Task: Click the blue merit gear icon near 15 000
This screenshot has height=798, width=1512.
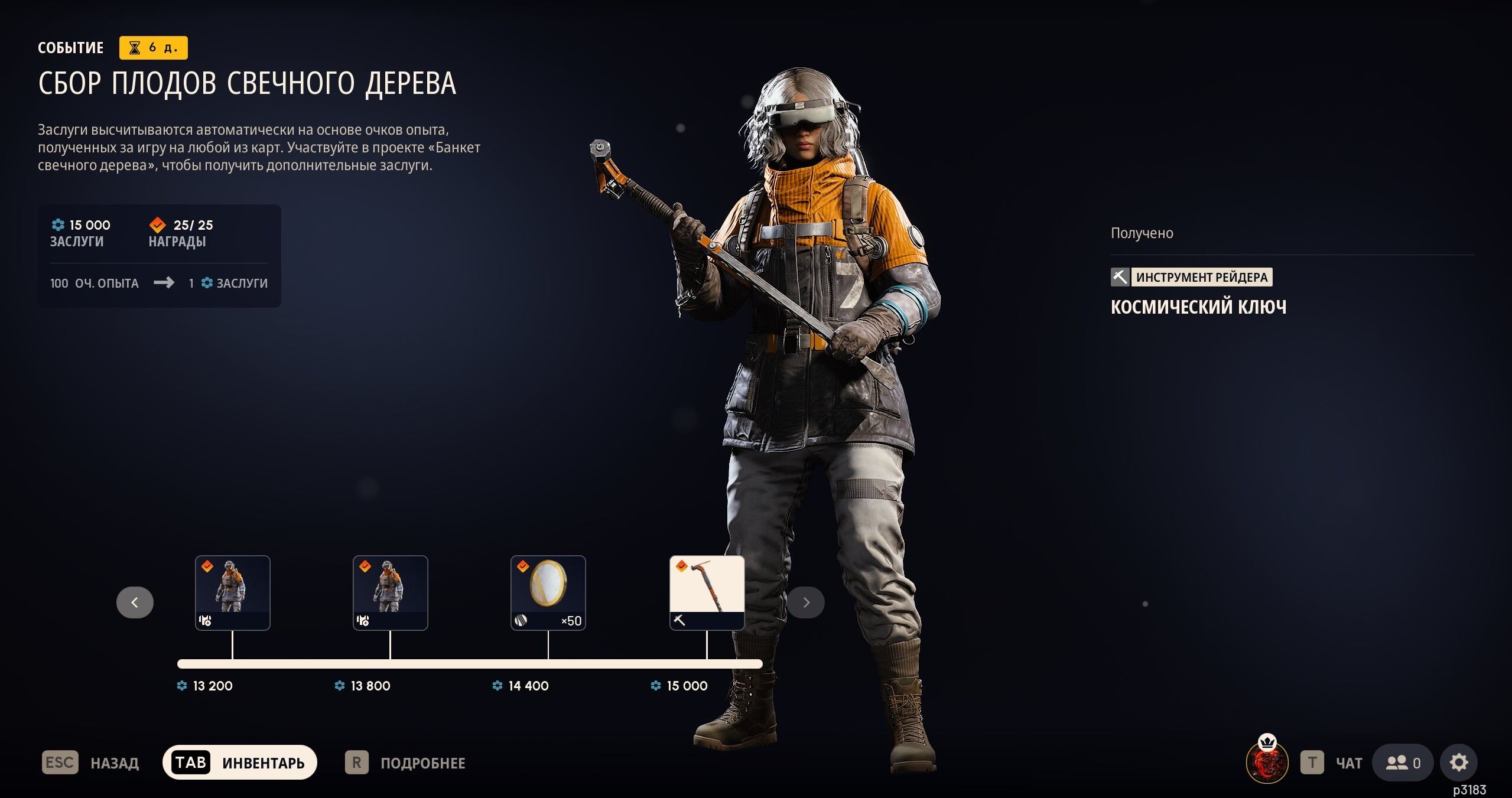Action: click(57, 225)
